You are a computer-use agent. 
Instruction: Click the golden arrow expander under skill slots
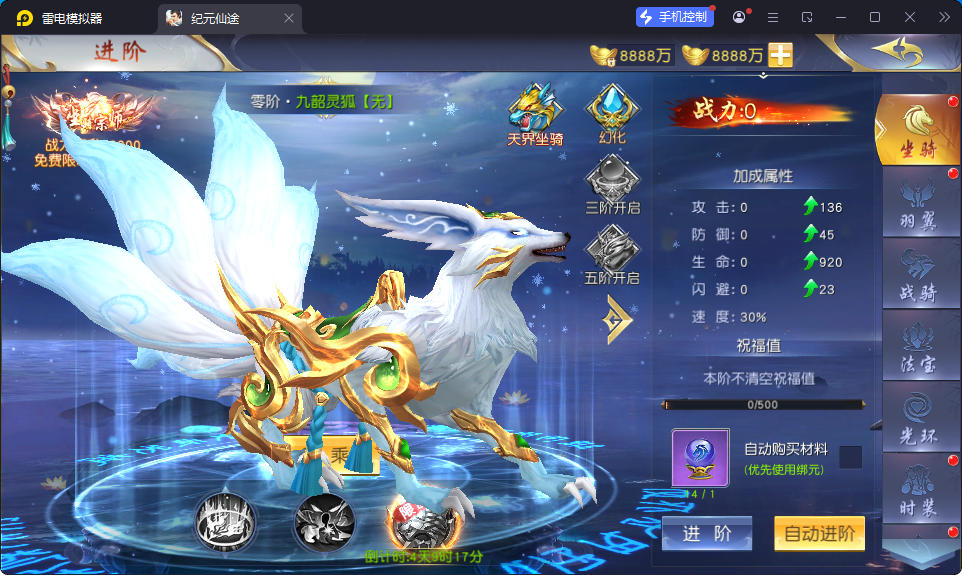617,320
